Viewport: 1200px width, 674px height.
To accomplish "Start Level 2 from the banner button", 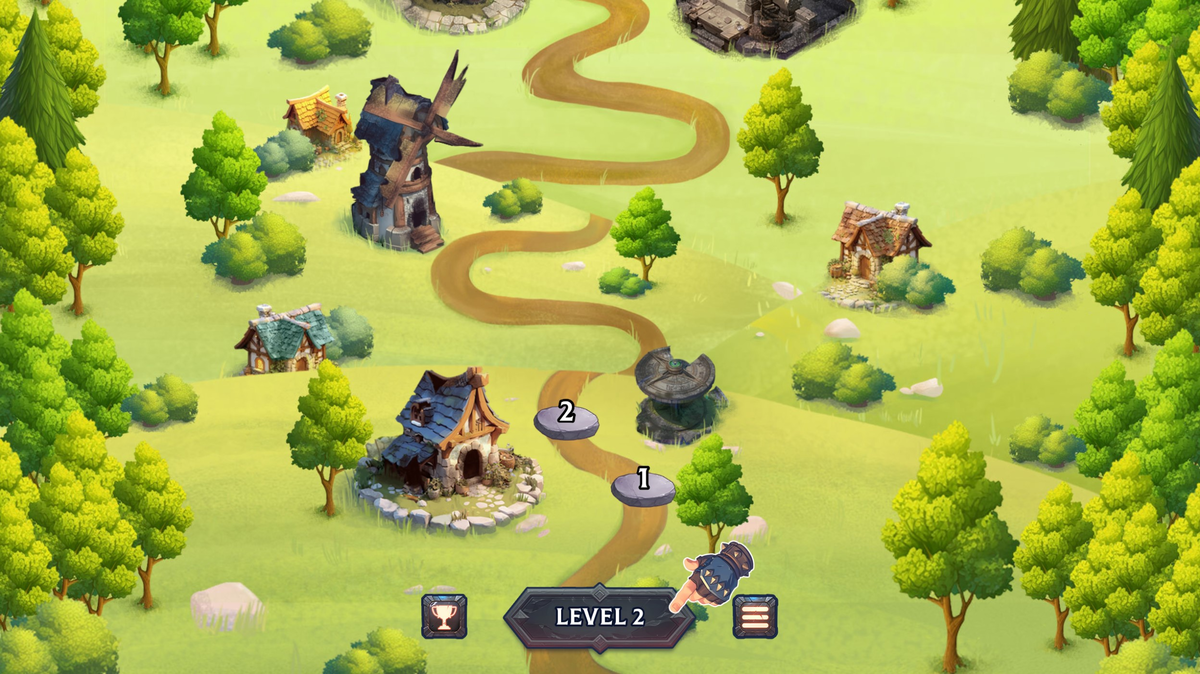I will pyautogui.click(x=599, y=617).
